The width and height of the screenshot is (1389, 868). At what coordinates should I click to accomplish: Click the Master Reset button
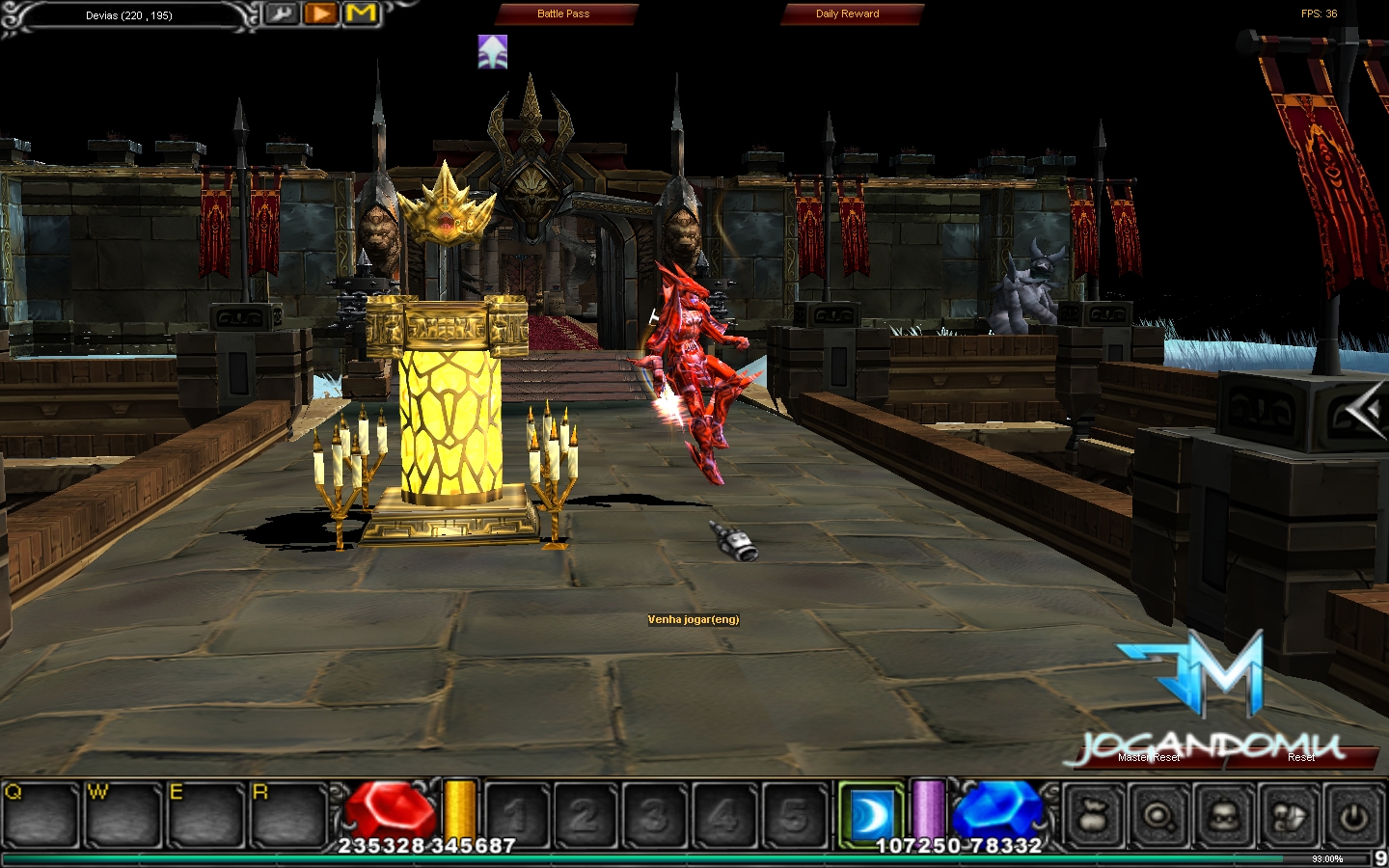[x=1148, y=758]
